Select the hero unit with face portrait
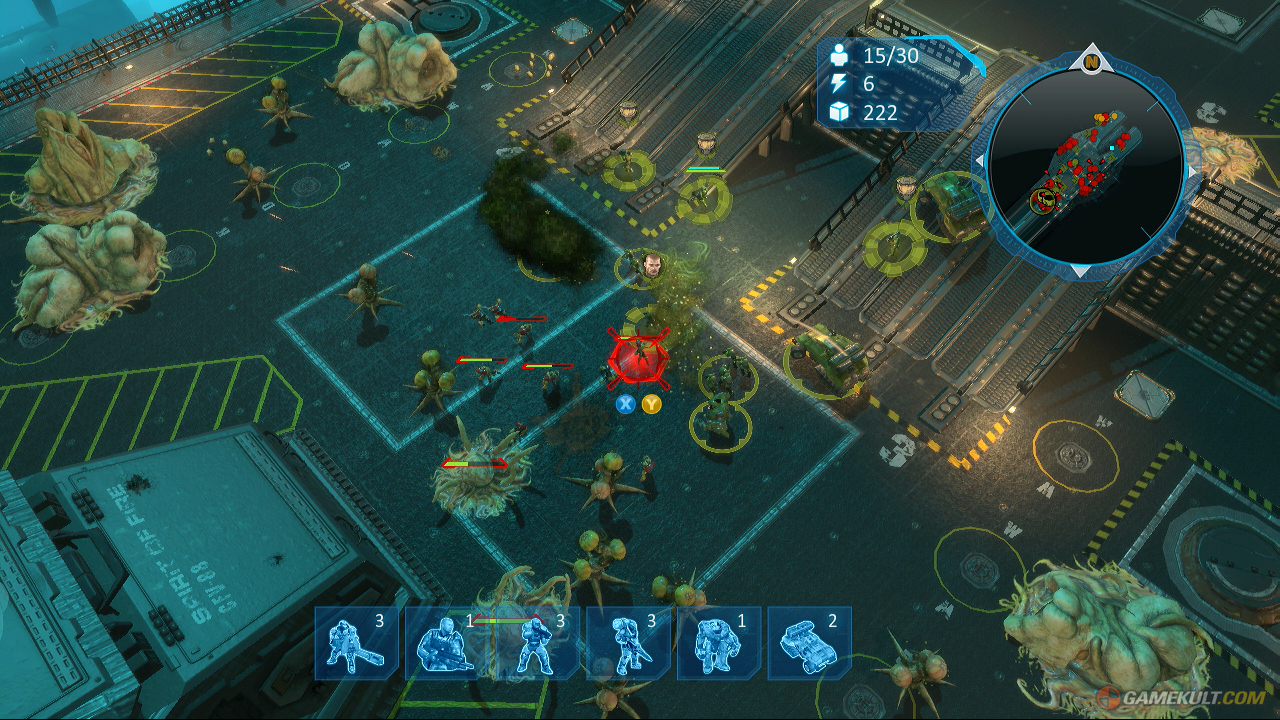The width and height of the screenshot is (1280, 720). 650,266
